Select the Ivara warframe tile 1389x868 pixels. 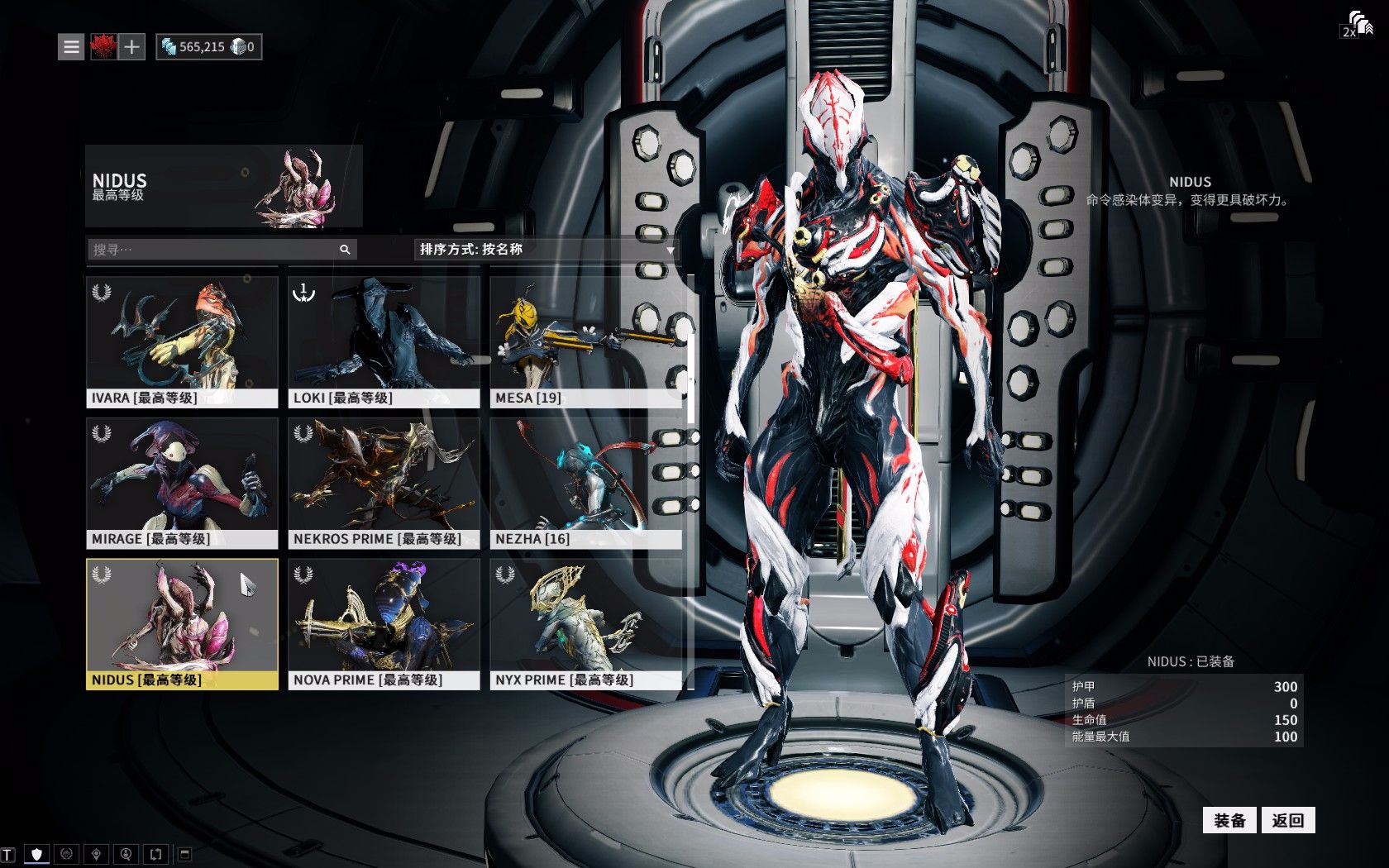pos(182,341)
